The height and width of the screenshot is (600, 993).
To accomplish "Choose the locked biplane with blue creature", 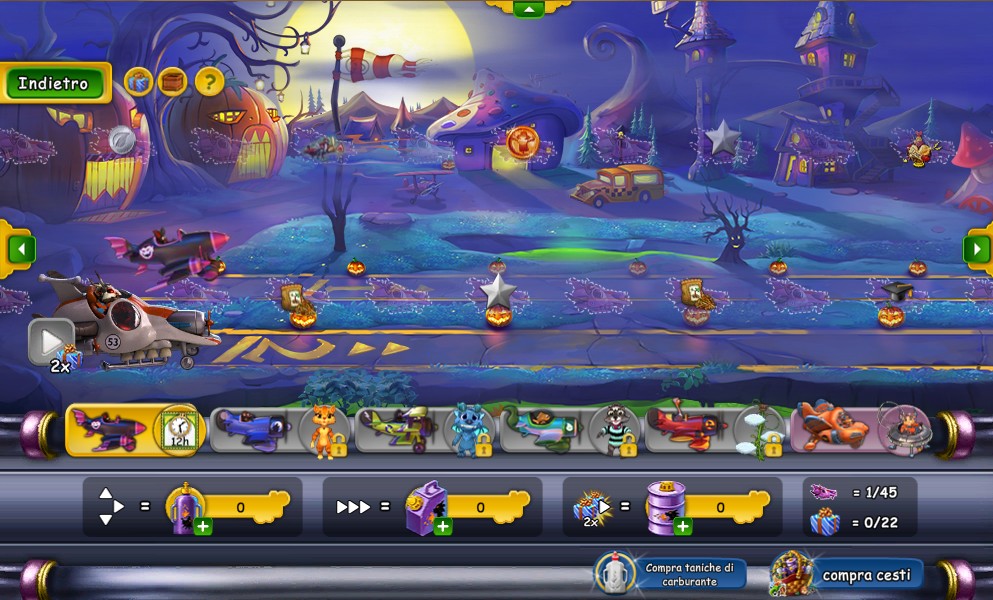I will [425, 430].
